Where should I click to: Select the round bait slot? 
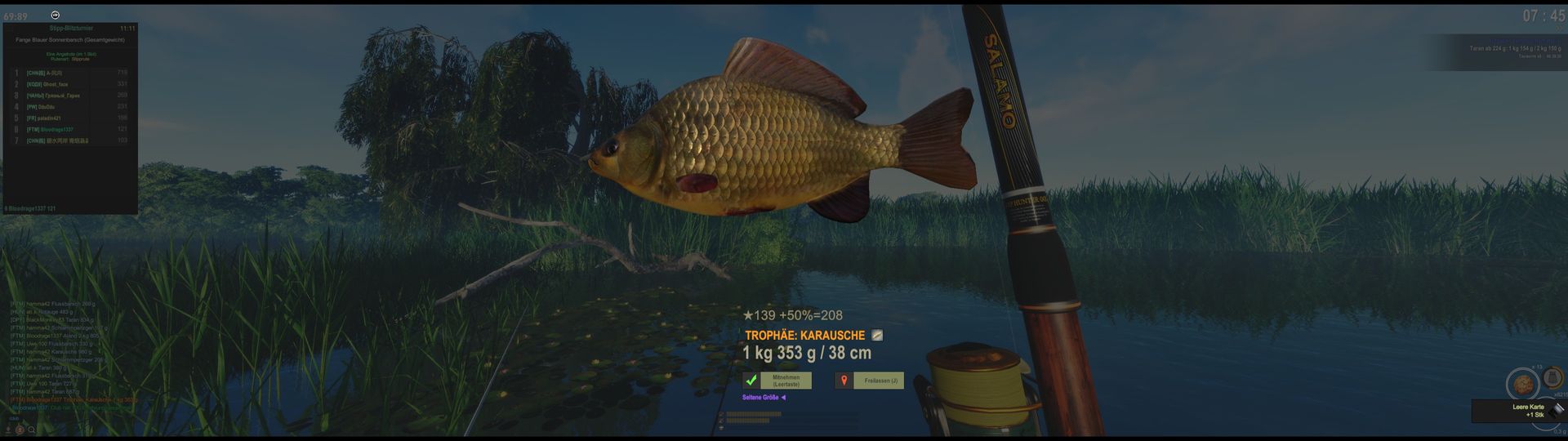point(1522,384)
